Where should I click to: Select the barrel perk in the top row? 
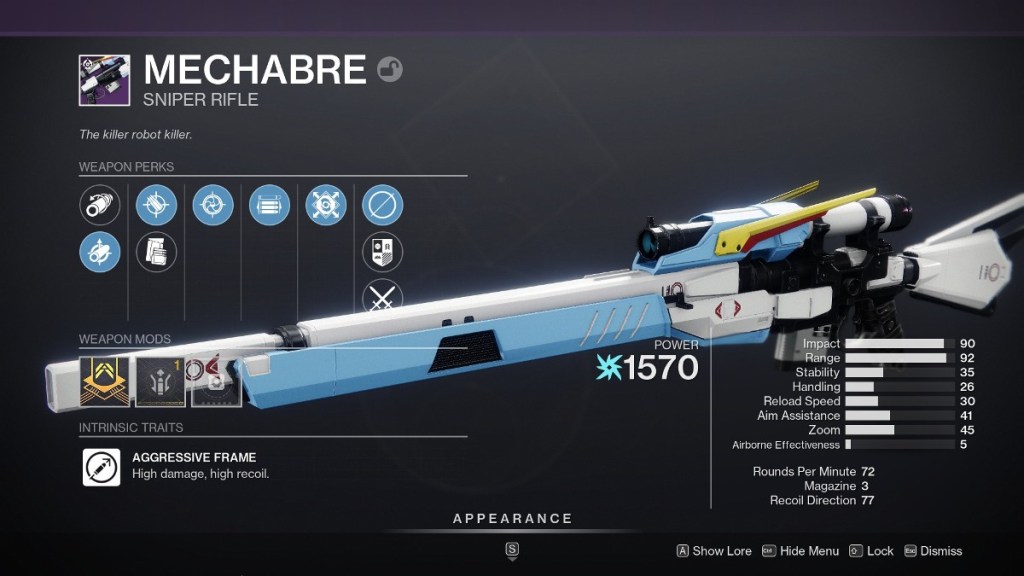[x=100, y=206]
